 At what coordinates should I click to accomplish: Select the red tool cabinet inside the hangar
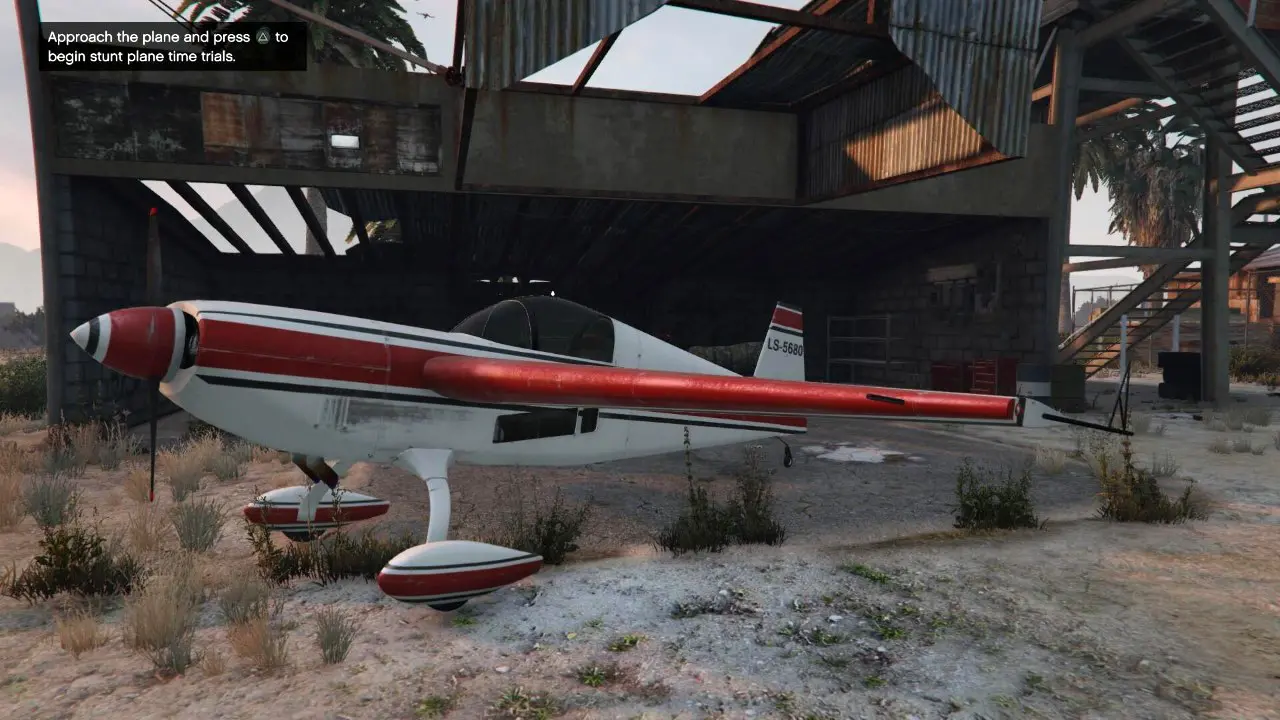pos(985,375)
